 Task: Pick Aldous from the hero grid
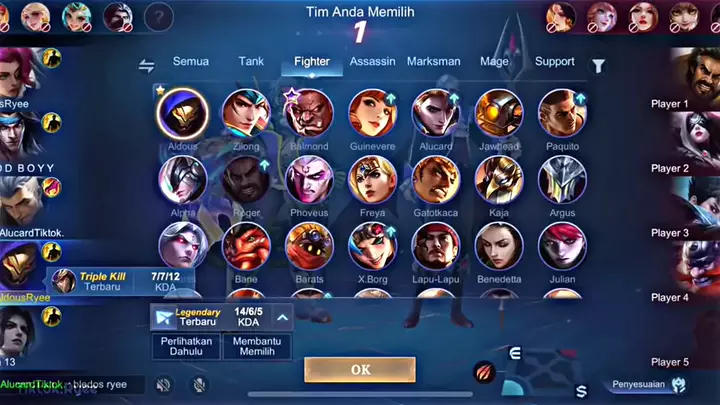183,113
